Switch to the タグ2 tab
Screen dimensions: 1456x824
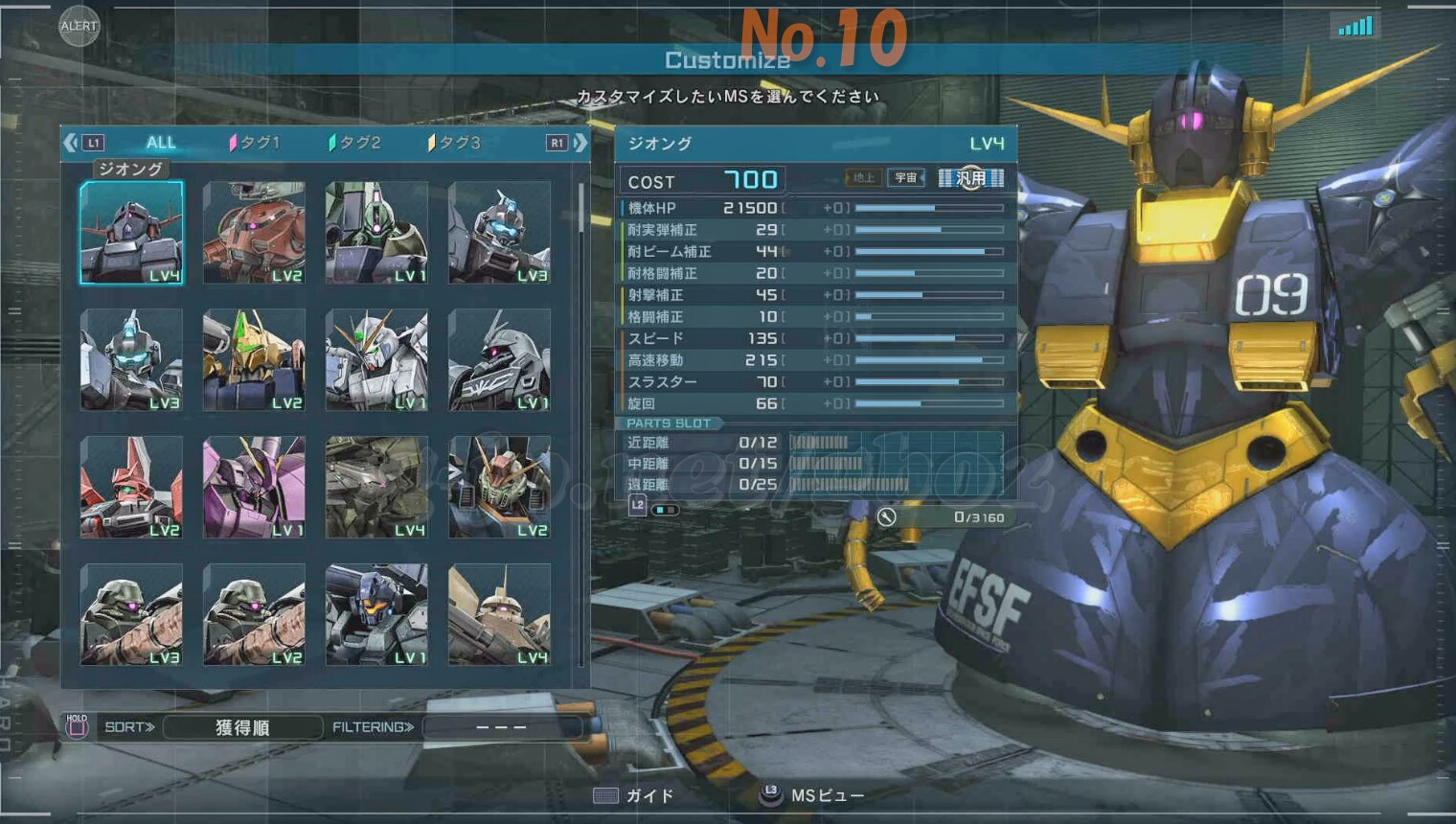coord(355,143)
